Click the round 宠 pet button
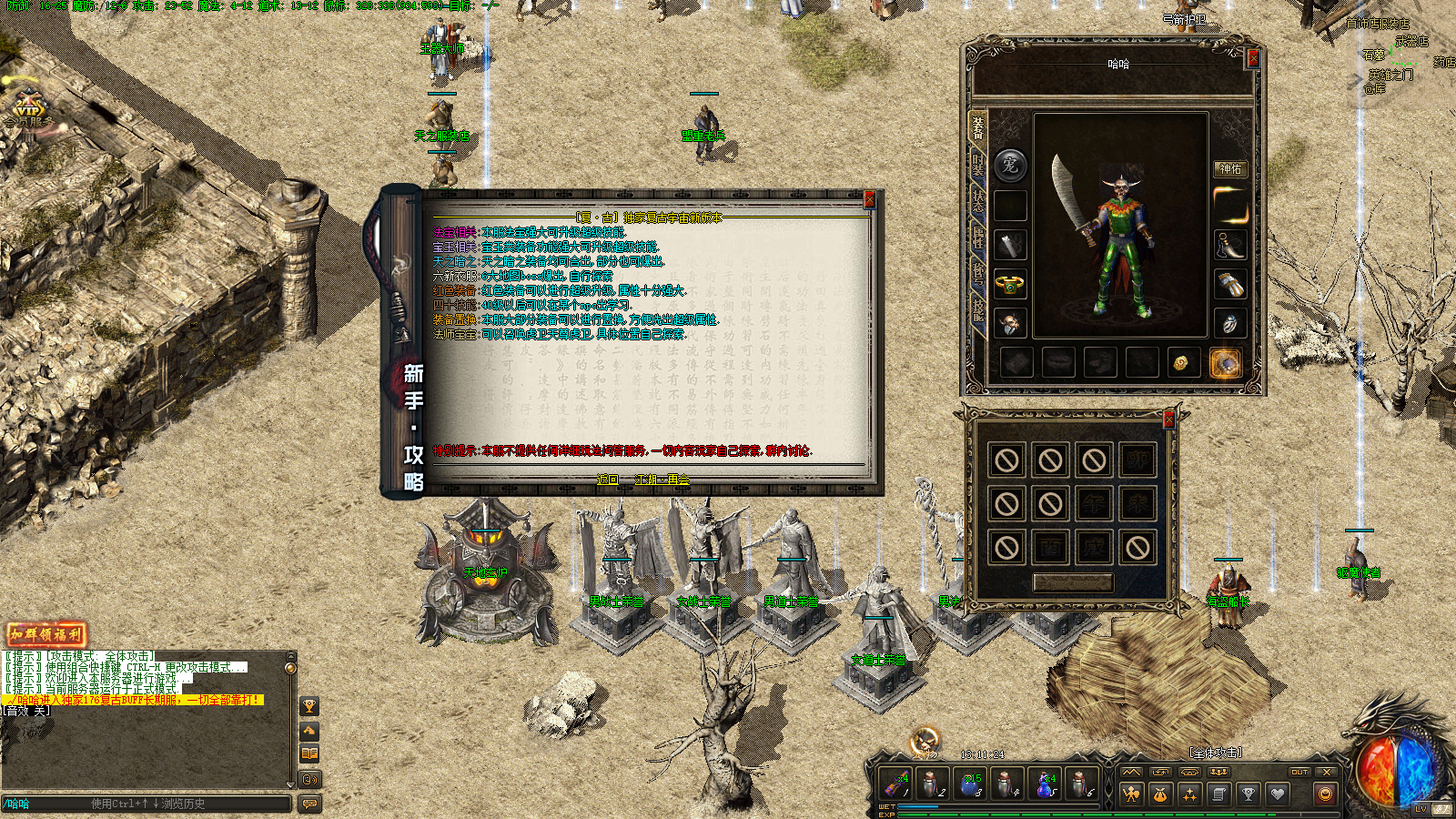 pos(1009,166)
